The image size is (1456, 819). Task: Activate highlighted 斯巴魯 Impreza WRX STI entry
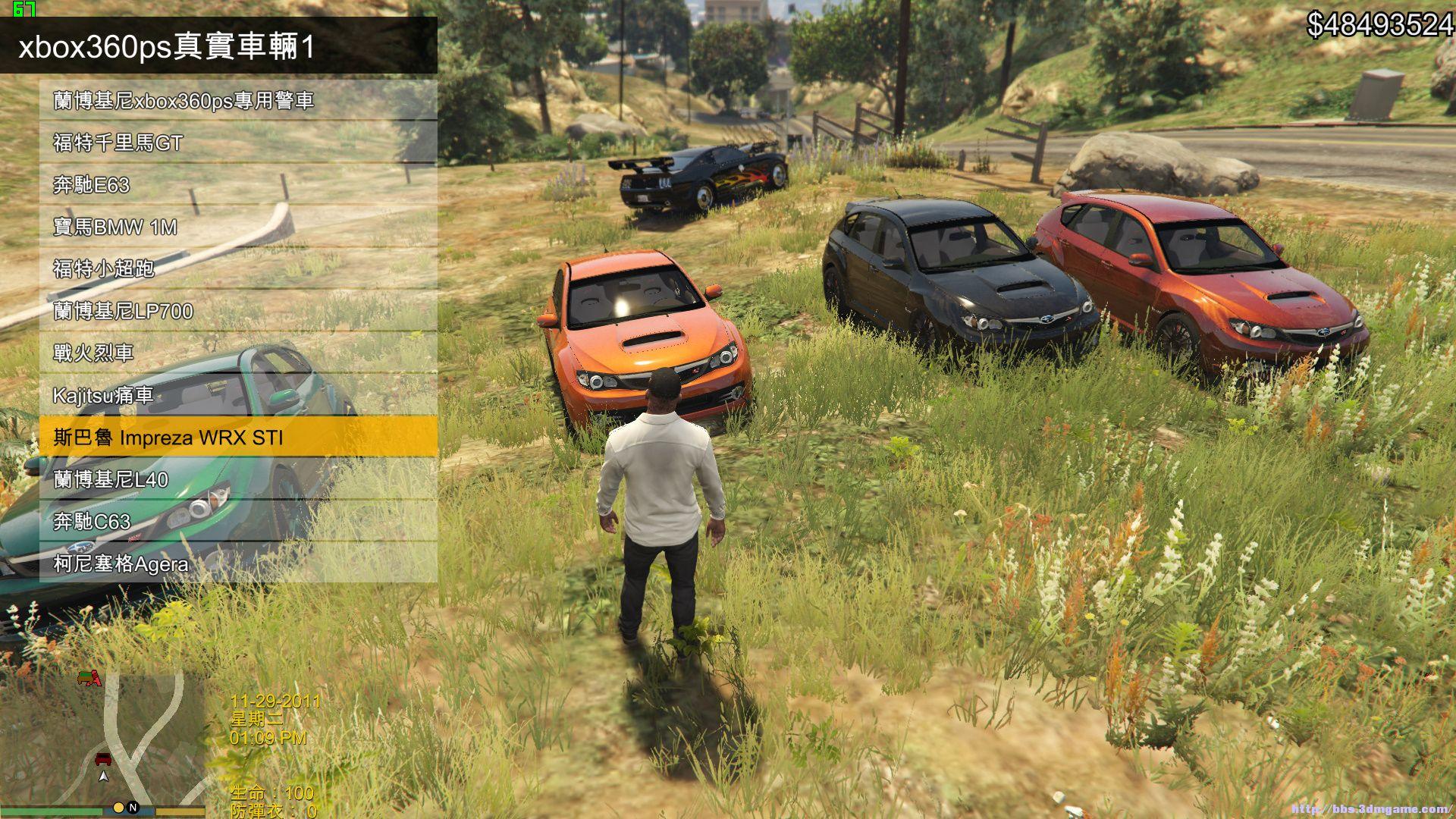(x=238, y=437)
